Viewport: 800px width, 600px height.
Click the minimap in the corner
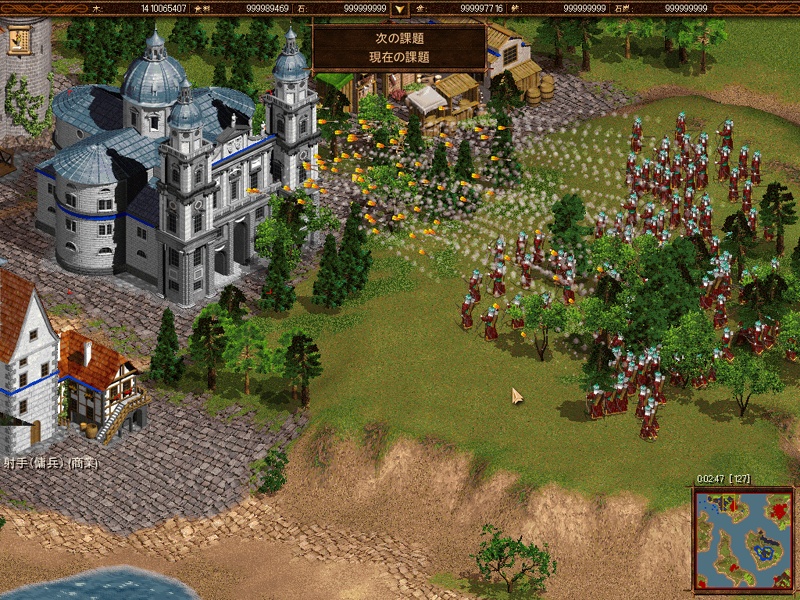tap(743, 540)
